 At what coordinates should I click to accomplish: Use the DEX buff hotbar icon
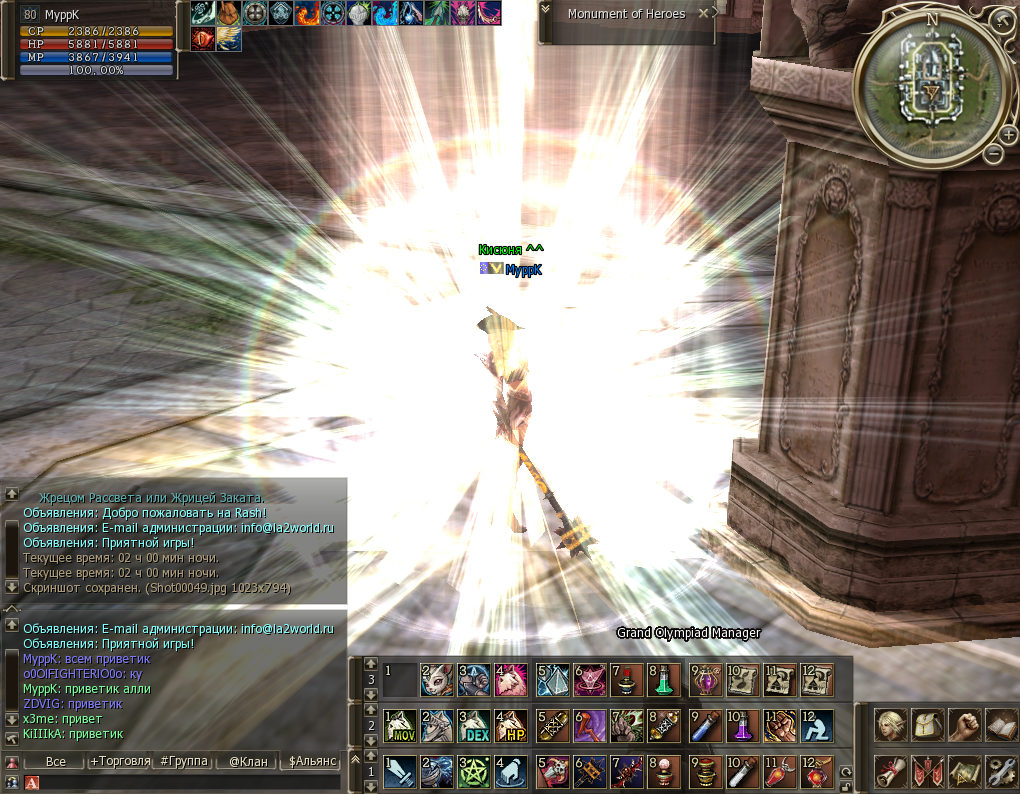pyautogui.click(x=475, y=726)
